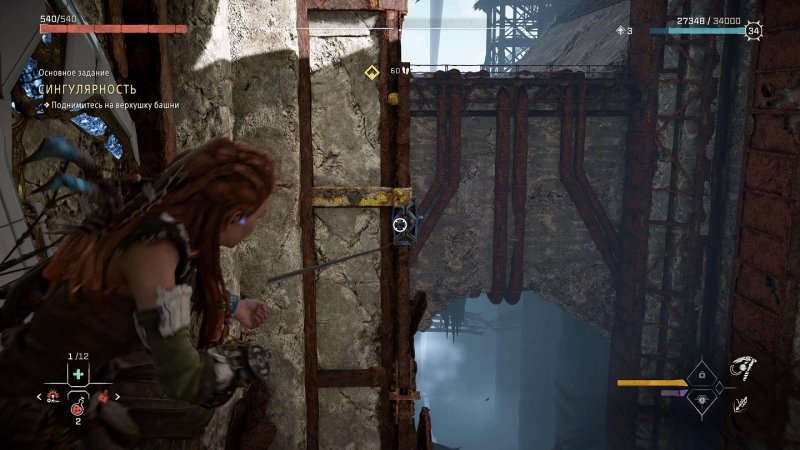Cycle tools right with the arrow
Image resolution: width=800 pixels, height=450 pixels.
coord(117,397)
